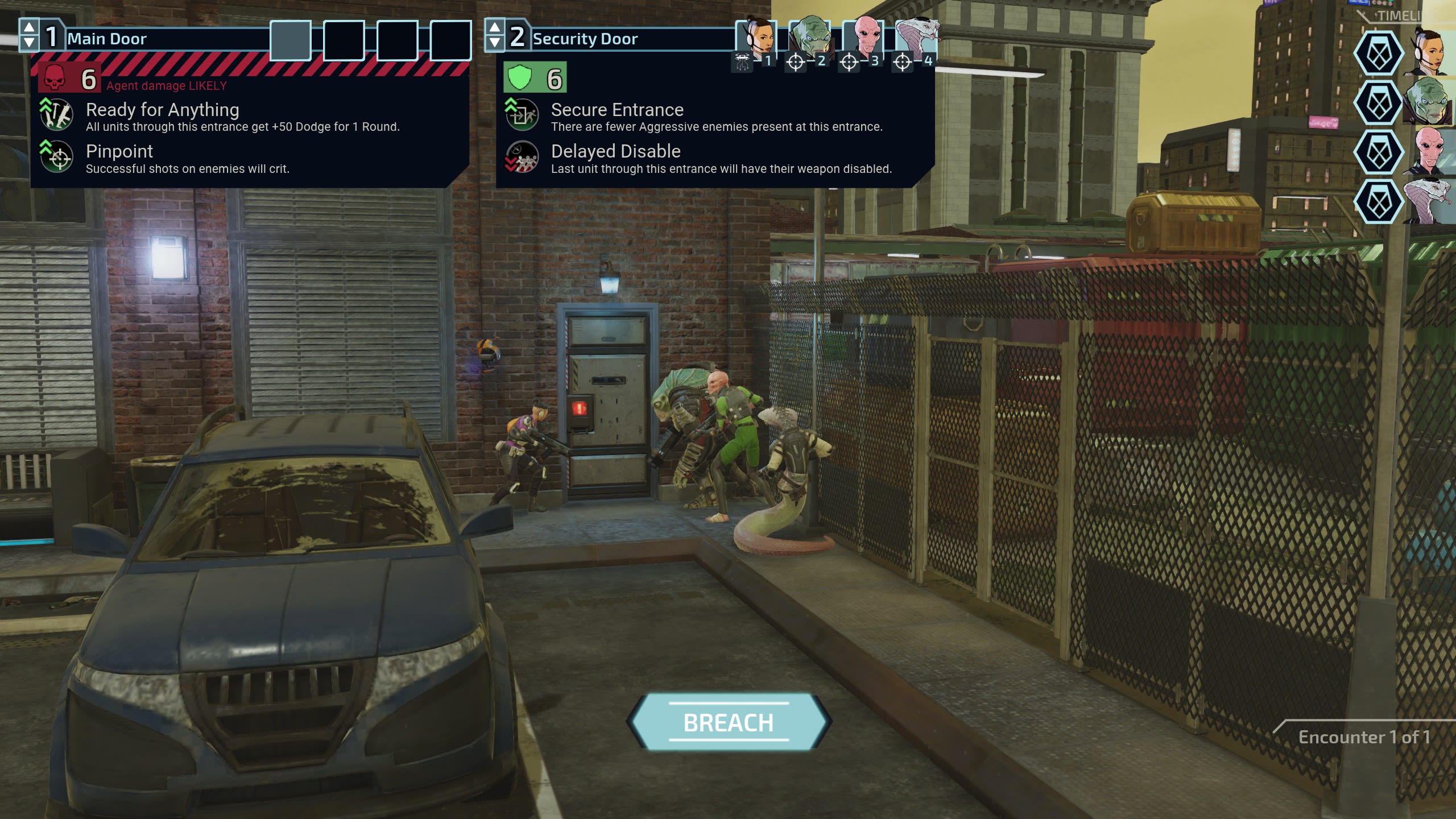
Task: Click the down arrow beside Main Door
Action: pos(29,43)
